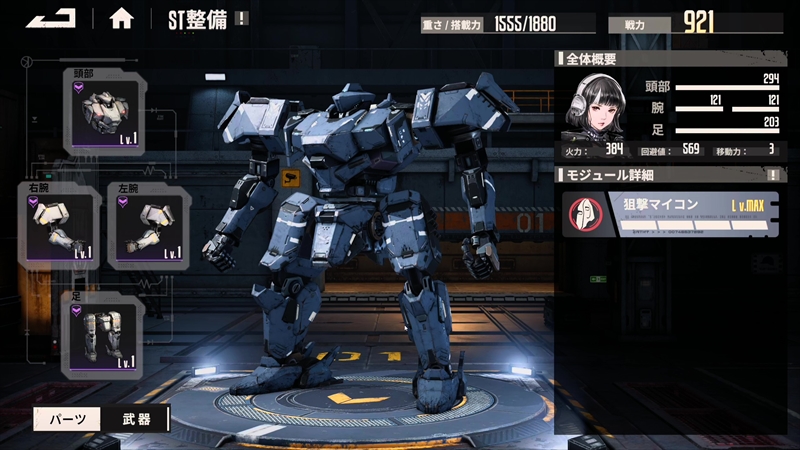This screenshot has height=450, width=800.
Task: Open the home screen icon
Action: [121, 18]
